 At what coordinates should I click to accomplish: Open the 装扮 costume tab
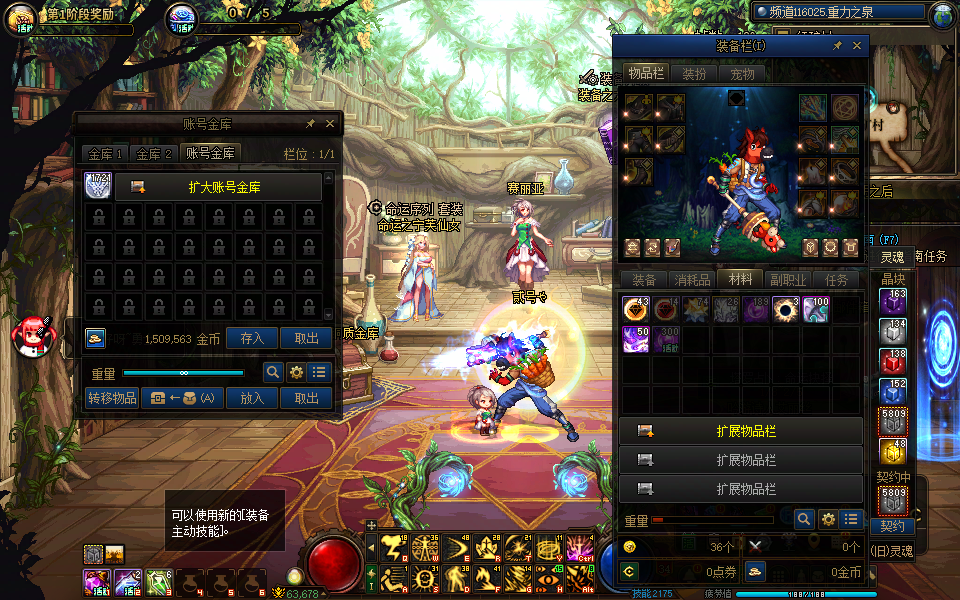point(694,73)
